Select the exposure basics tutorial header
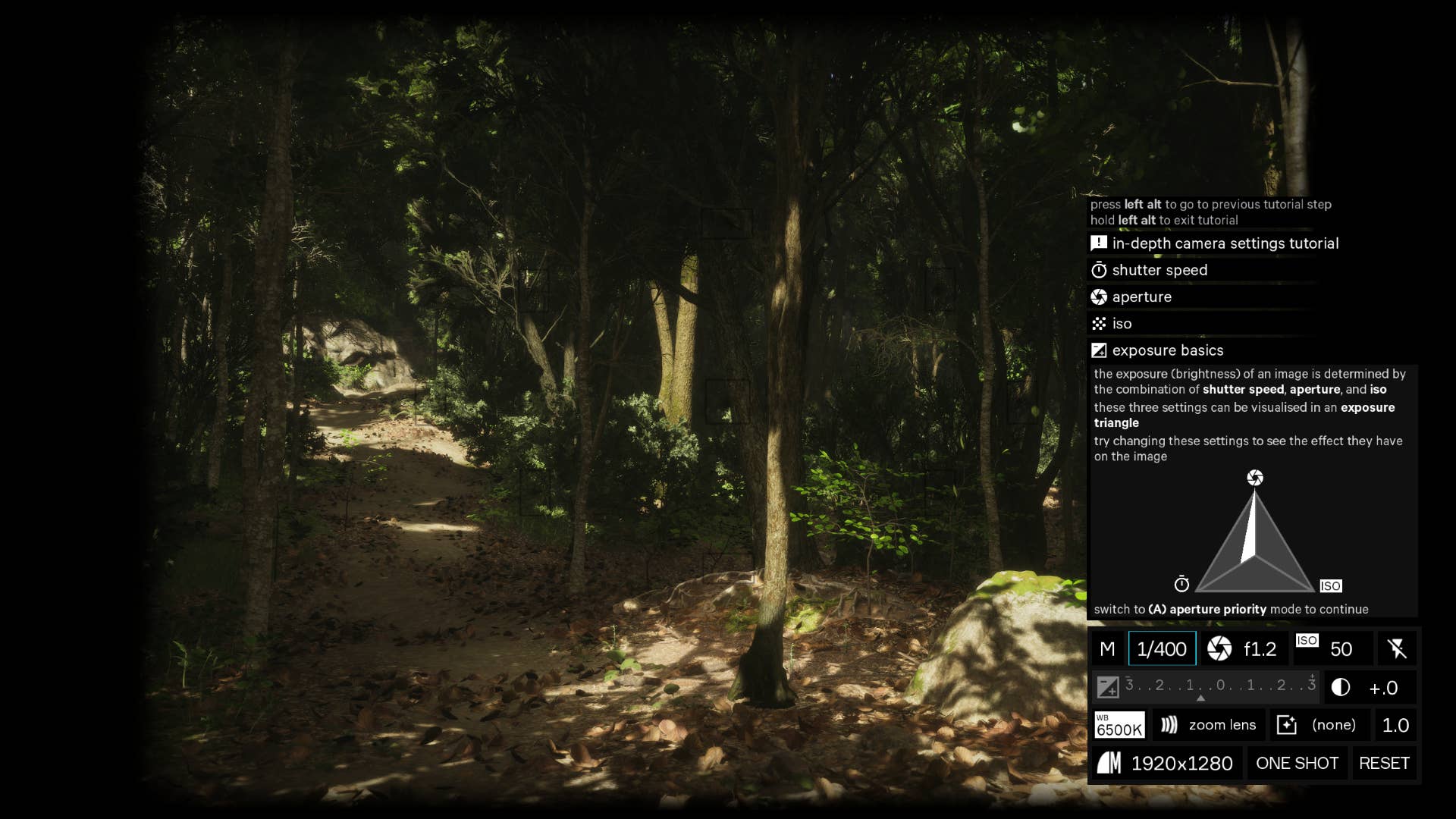The height and width of the screenshot is (819, 1456). tap(1167, 350)
